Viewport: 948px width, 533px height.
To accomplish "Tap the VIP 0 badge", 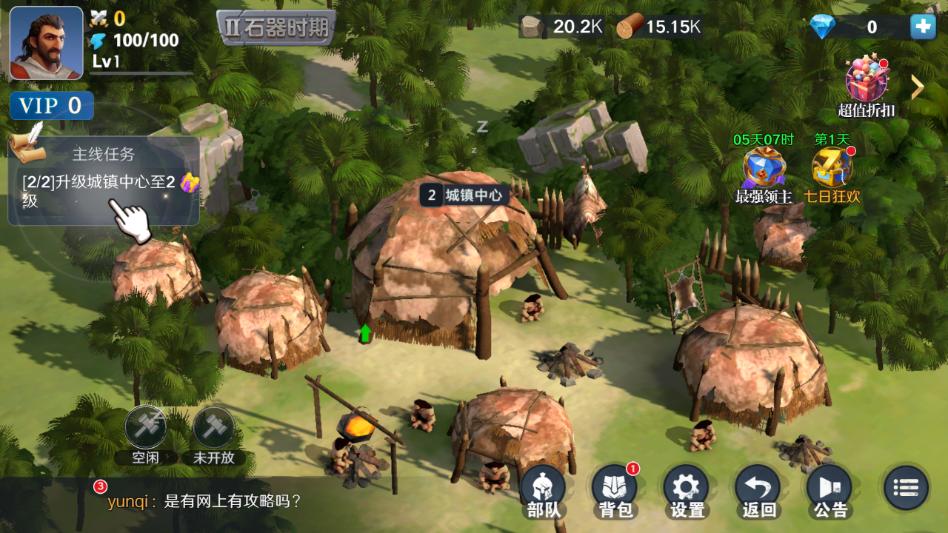I will (x=52, y=106).
